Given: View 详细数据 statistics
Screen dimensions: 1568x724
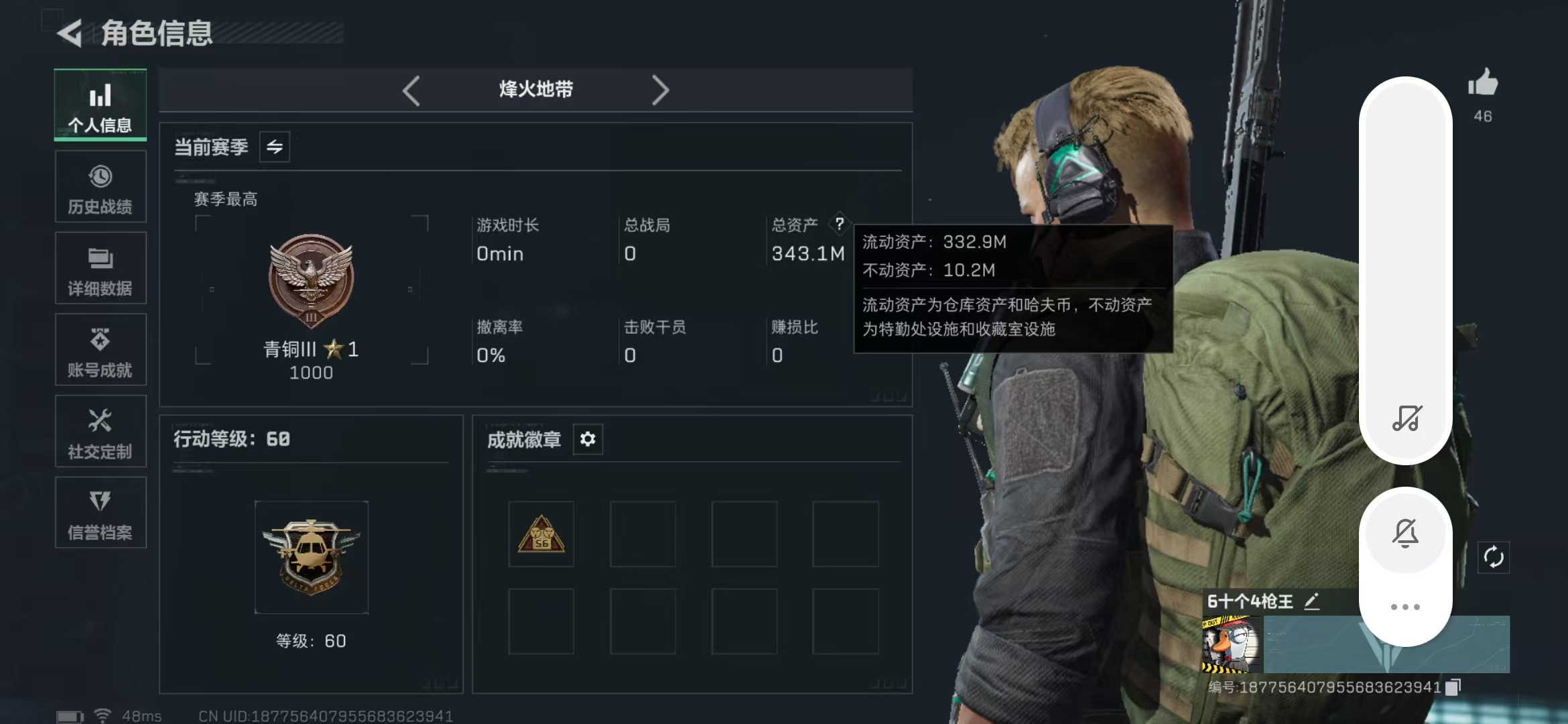Looking at the screenshot, I should coord(100,269).
